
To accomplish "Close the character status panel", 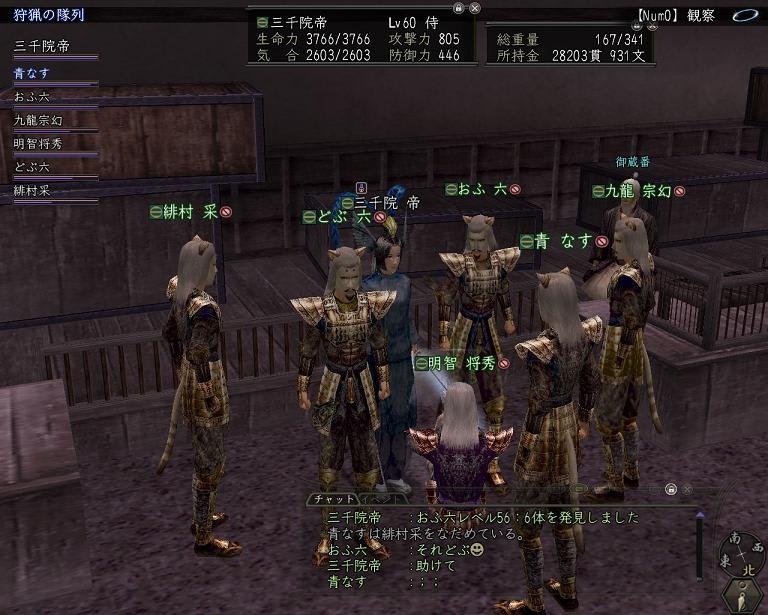I will click(x=475, y=7).
